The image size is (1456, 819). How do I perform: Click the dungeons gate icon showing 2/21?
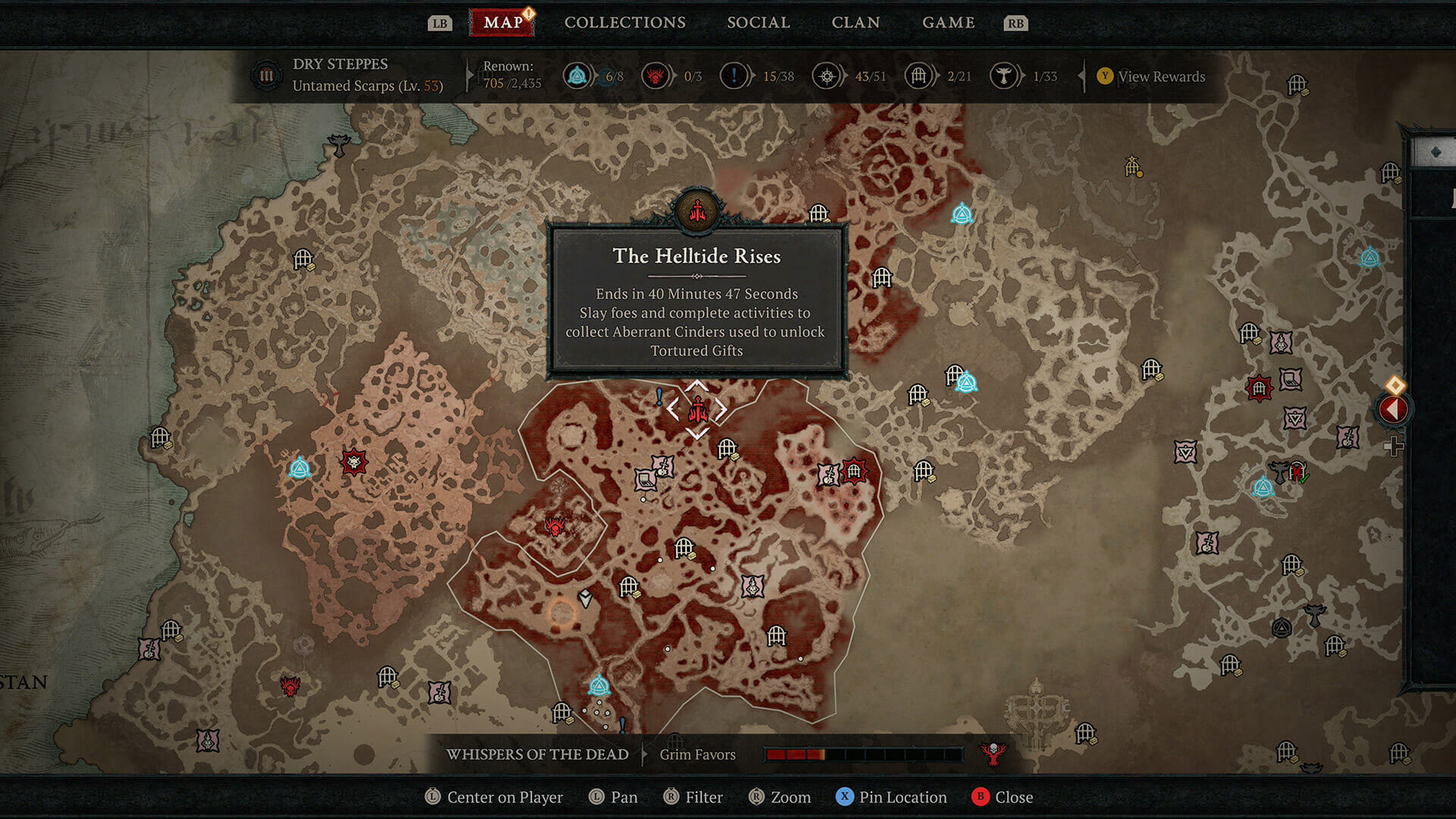(919, 76)
